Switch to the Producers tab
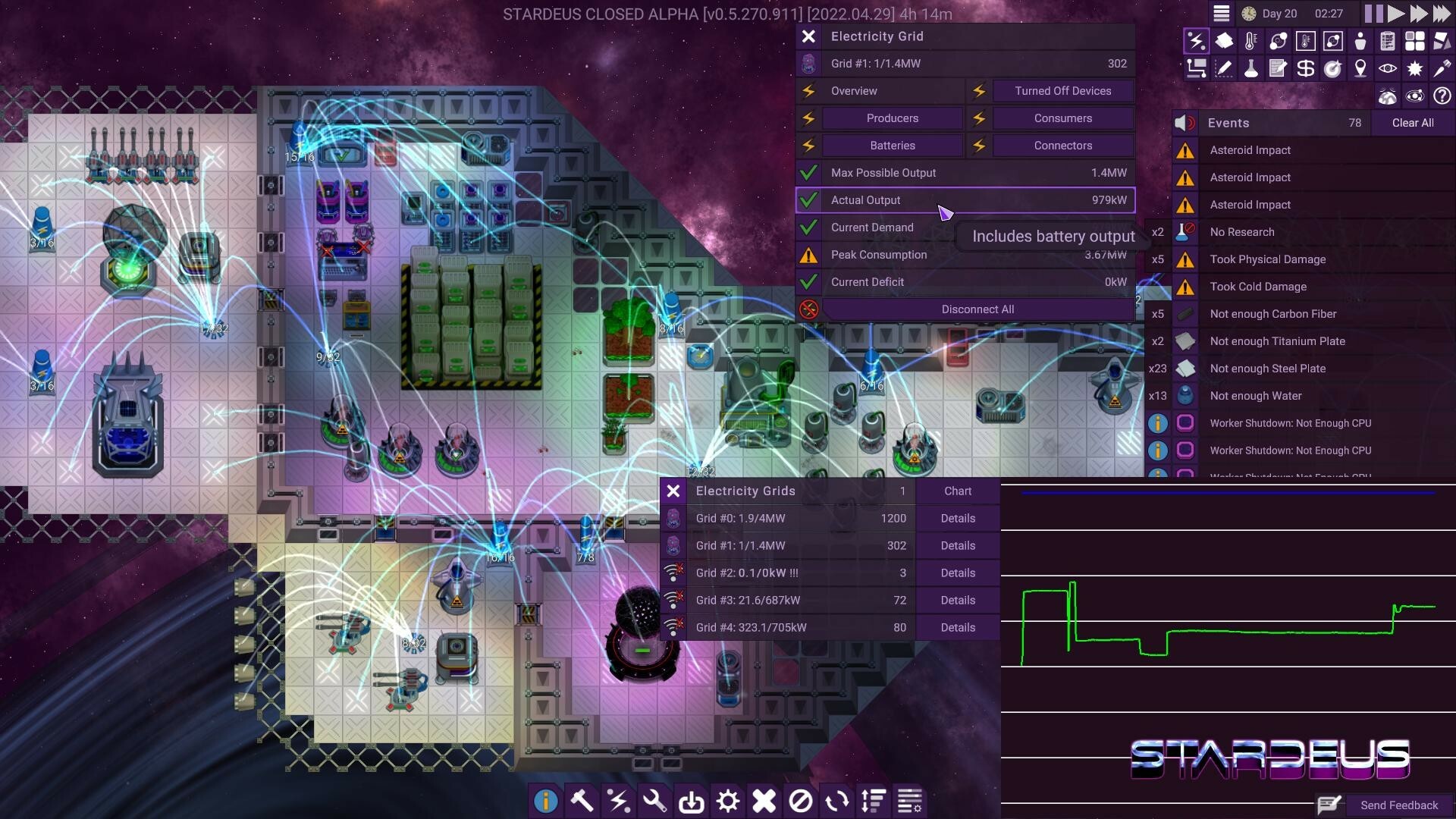This screenshot has height=819, width=1456. click(x=891, y=118)
